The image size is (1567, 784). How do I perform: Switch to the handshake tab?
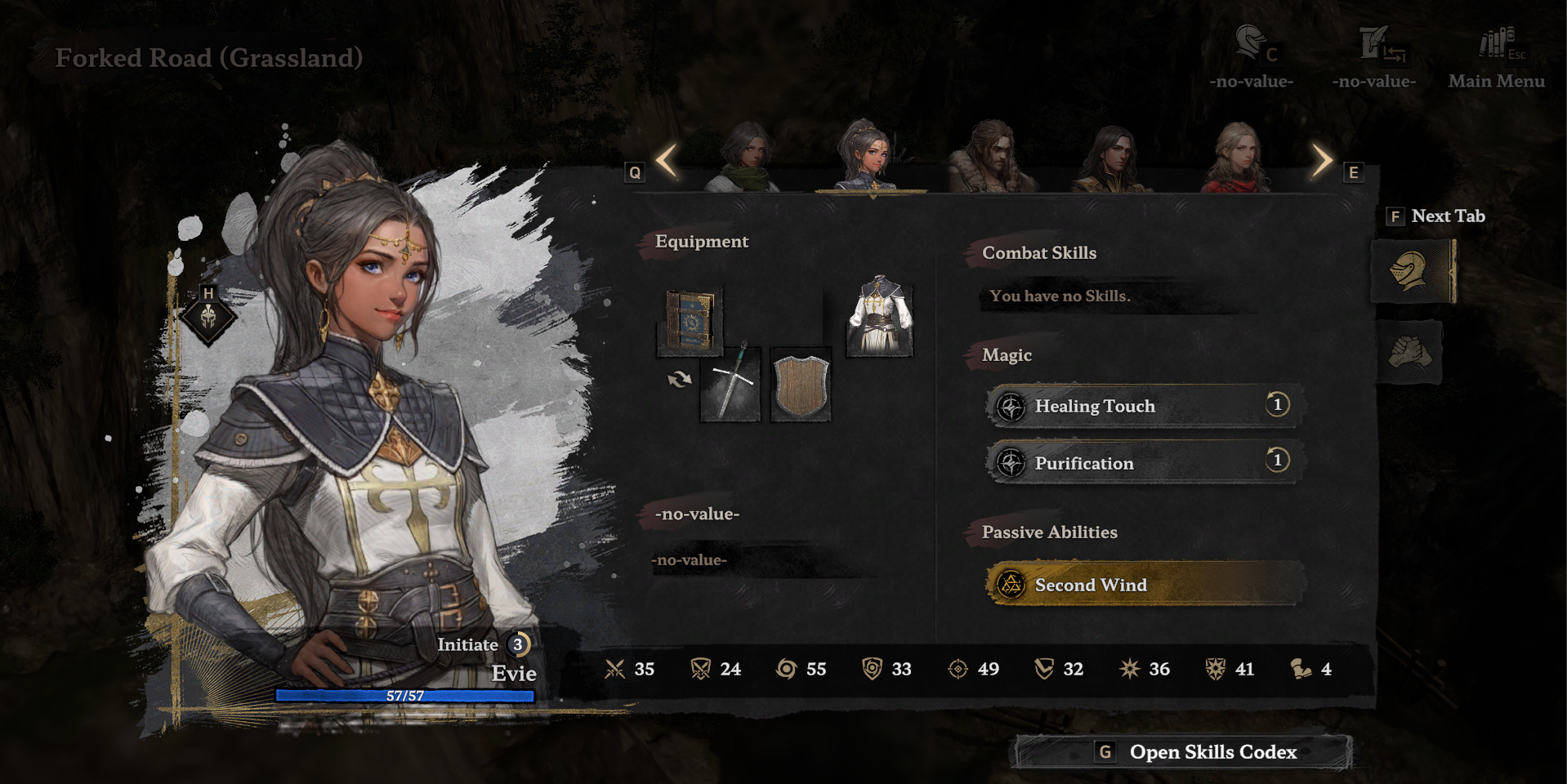click(1411, 353)
